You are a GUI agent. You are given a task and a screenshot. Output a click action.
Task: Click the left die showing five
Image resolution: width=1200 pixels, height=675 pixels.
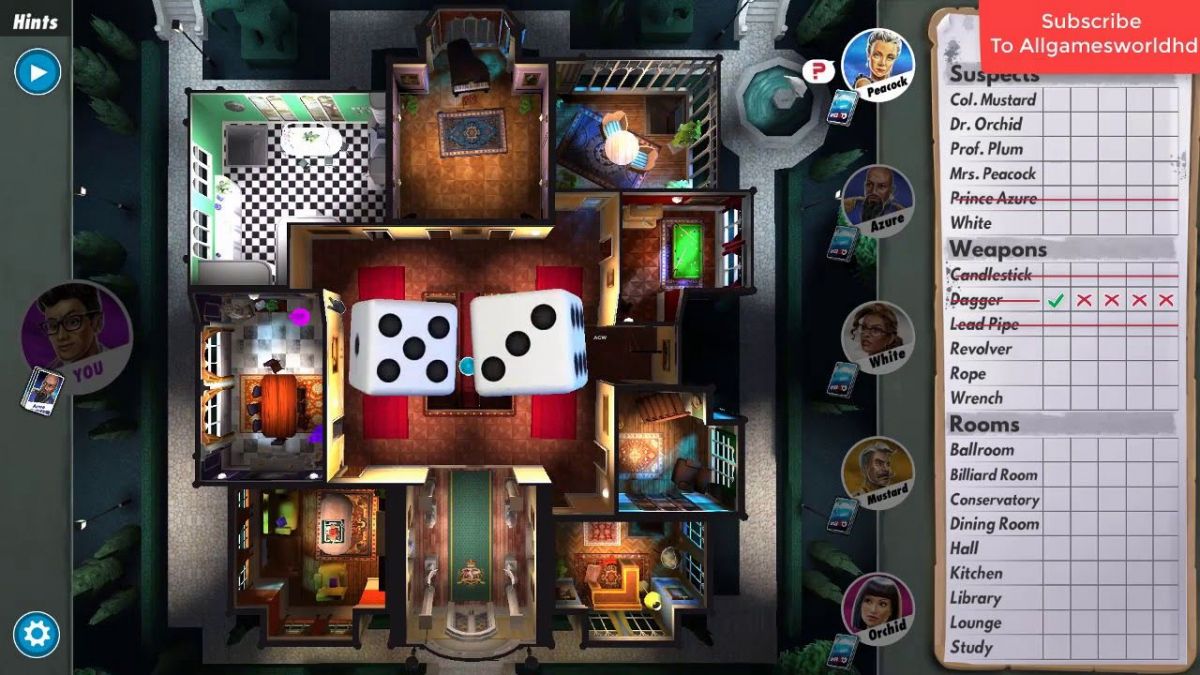404,345
